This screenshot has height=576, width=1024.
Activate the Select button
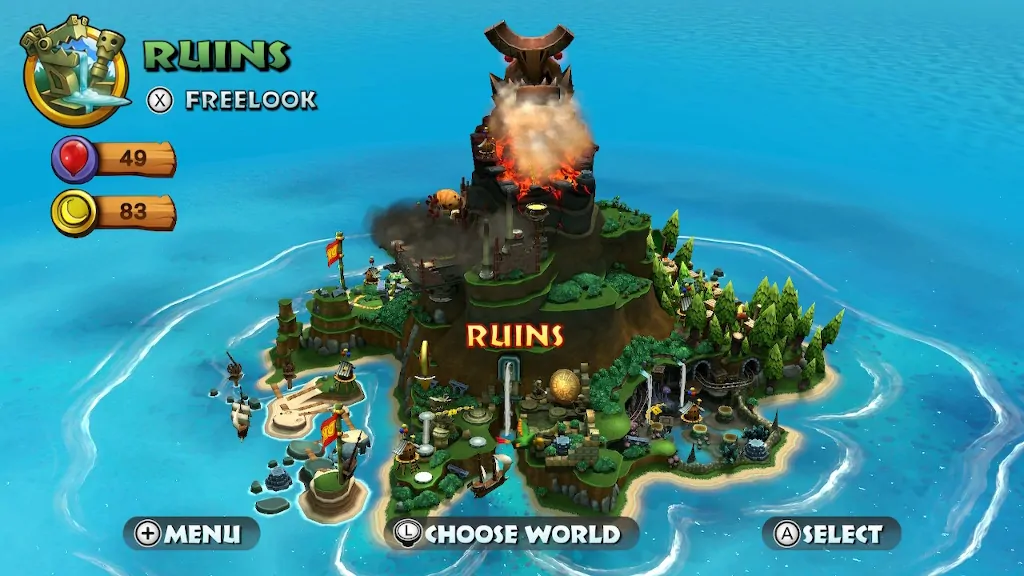(x=831, y=533)
